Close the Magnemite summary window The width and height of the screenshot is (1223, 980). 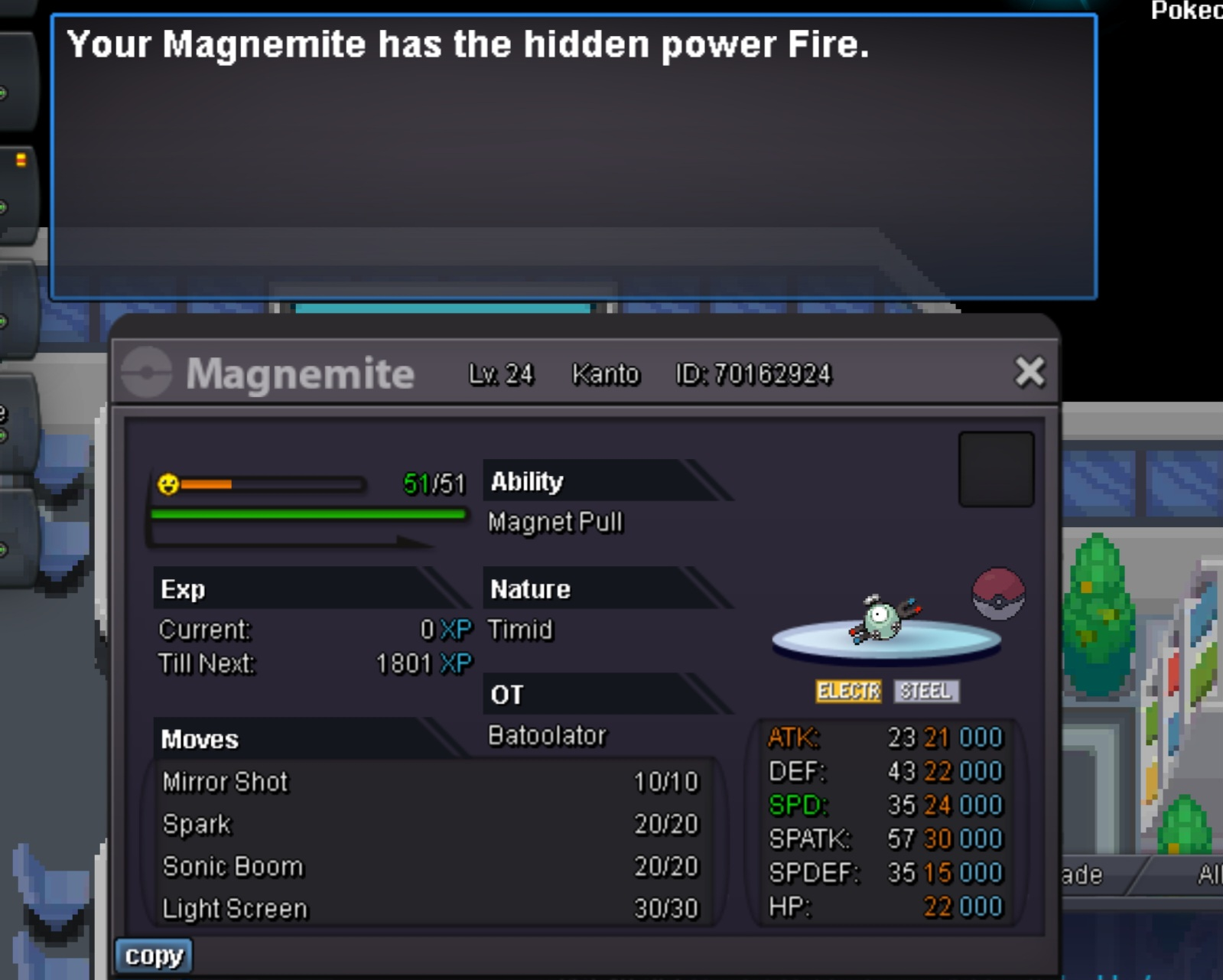tap(1029, 373)
